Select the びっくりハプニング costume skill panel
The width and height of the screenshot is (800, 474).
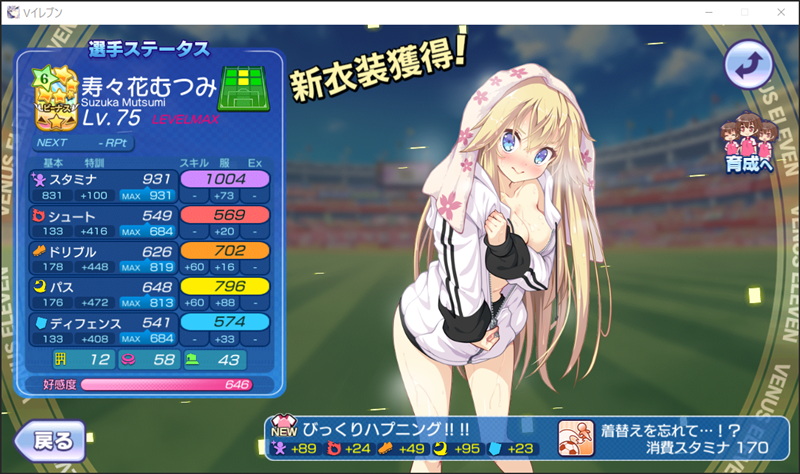coord(405,435)
